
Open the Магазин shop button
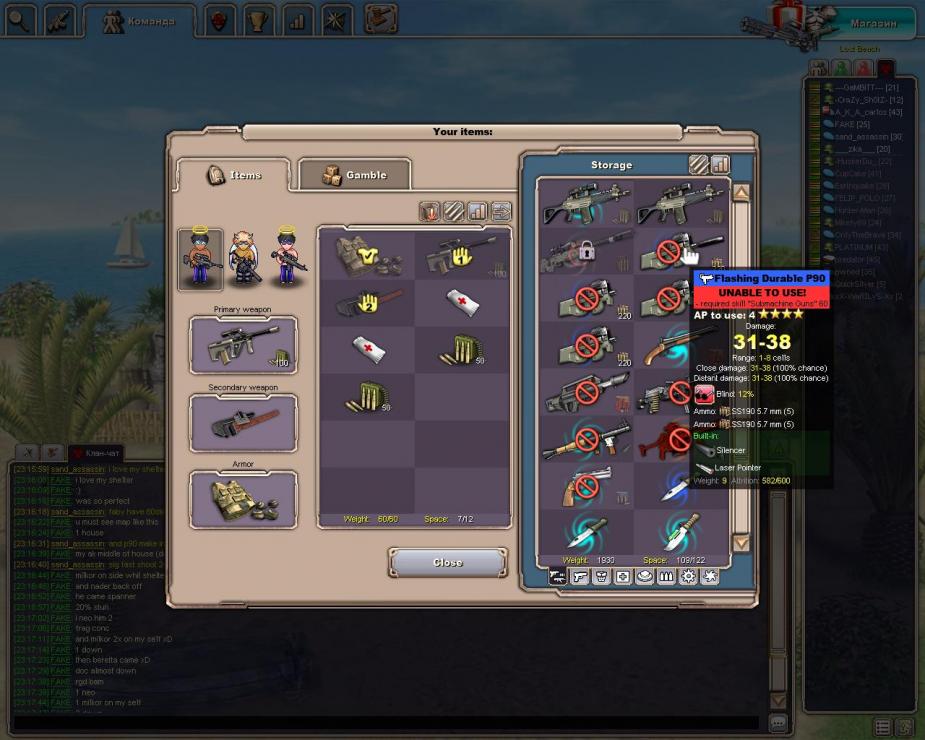coord(873,23)
